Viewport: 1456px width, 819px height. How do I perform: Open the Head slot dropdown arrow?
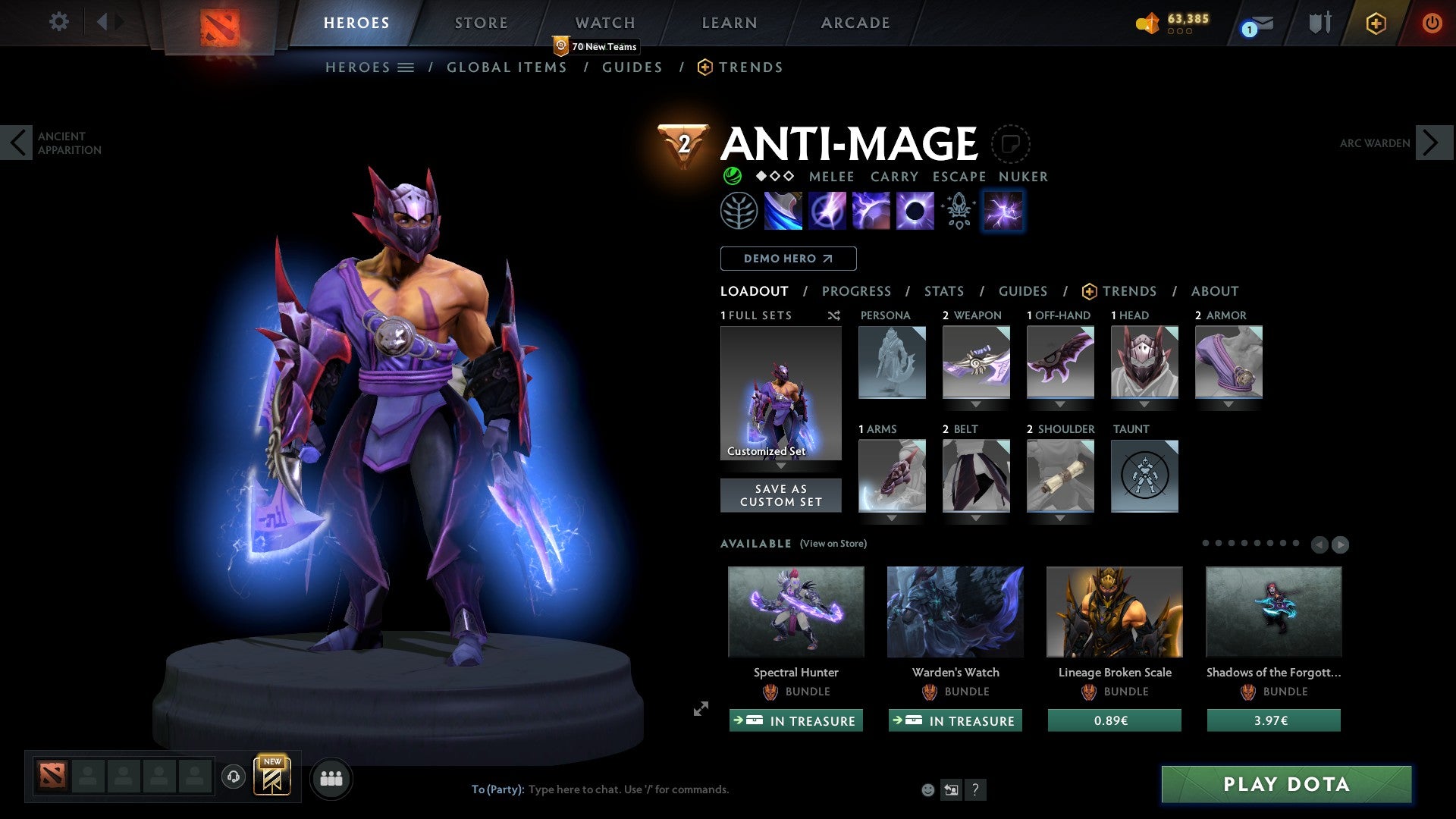[x=1144, y=404]
